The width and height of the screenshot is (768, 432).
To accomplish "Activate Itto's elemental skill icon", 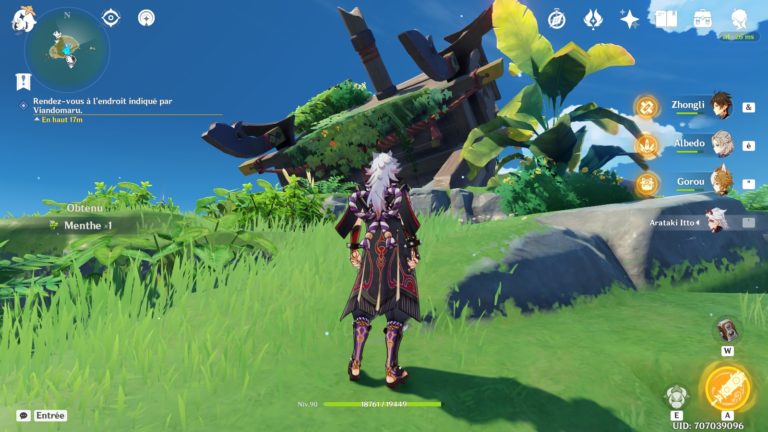I will (x=677, y=396).
